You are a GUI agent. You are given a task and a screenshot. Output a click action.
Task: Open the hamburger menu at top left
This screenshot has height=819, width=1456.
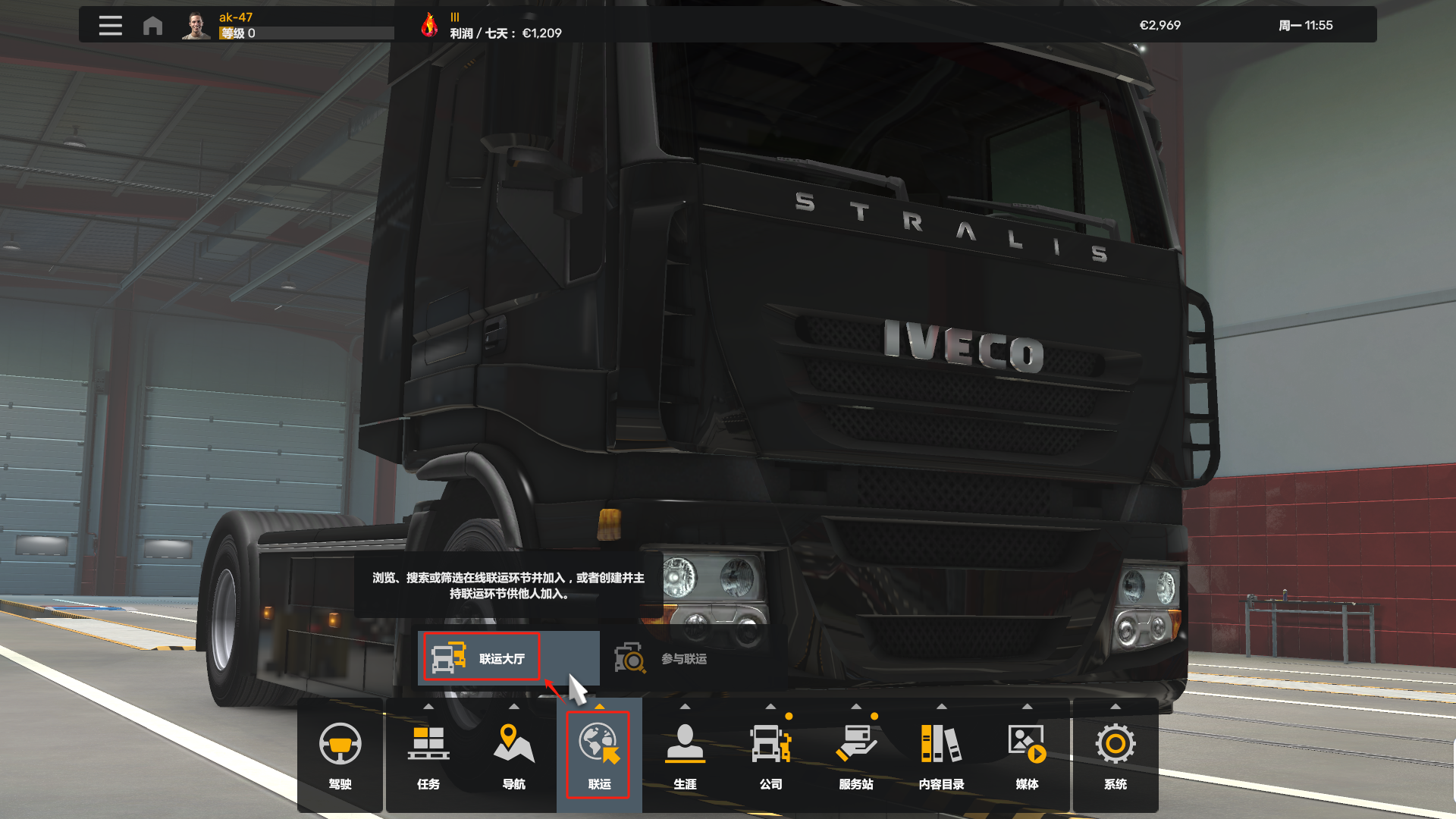coord(110,26)
